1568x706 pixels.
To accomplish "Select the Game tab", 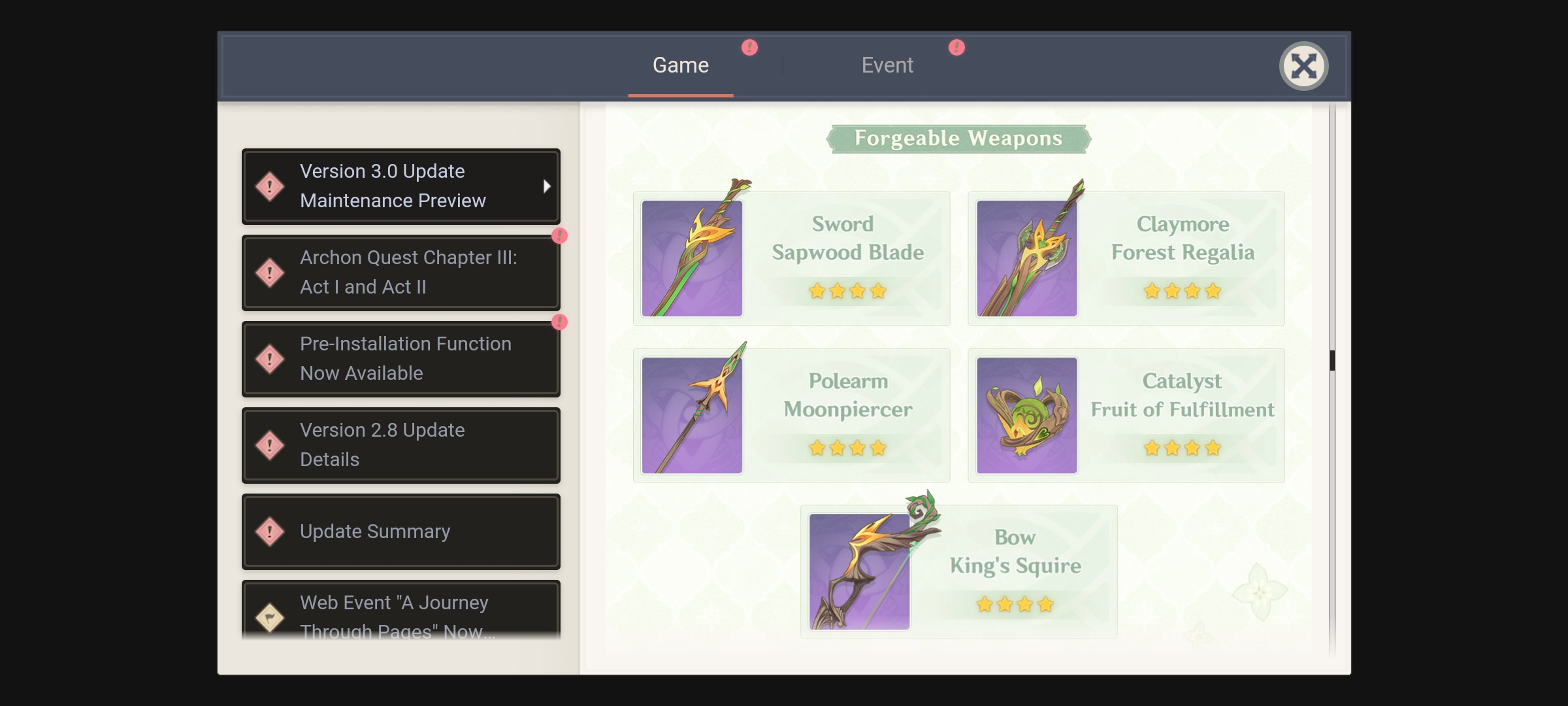I will pyautogui.click(x=681, y=65).
